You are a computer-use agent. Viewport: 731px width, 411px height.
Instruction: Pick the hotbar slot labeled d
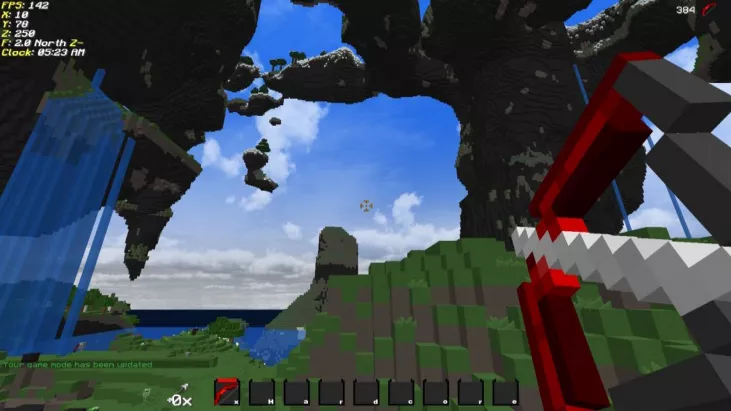(366, 392)
